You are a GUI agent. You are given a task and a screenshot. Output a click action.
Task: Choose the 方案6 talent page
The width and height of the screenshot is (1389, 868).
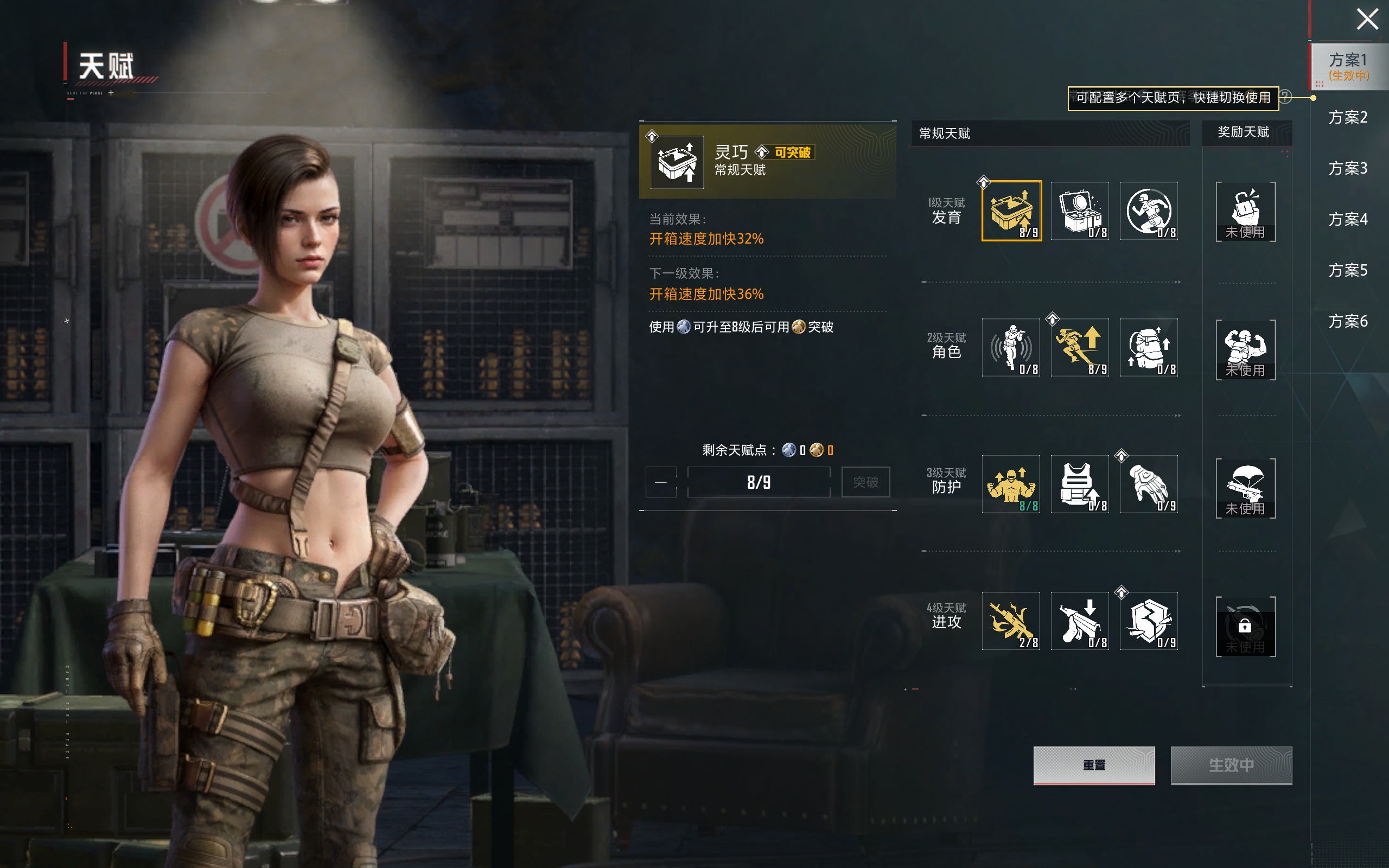pos(1348,322)
